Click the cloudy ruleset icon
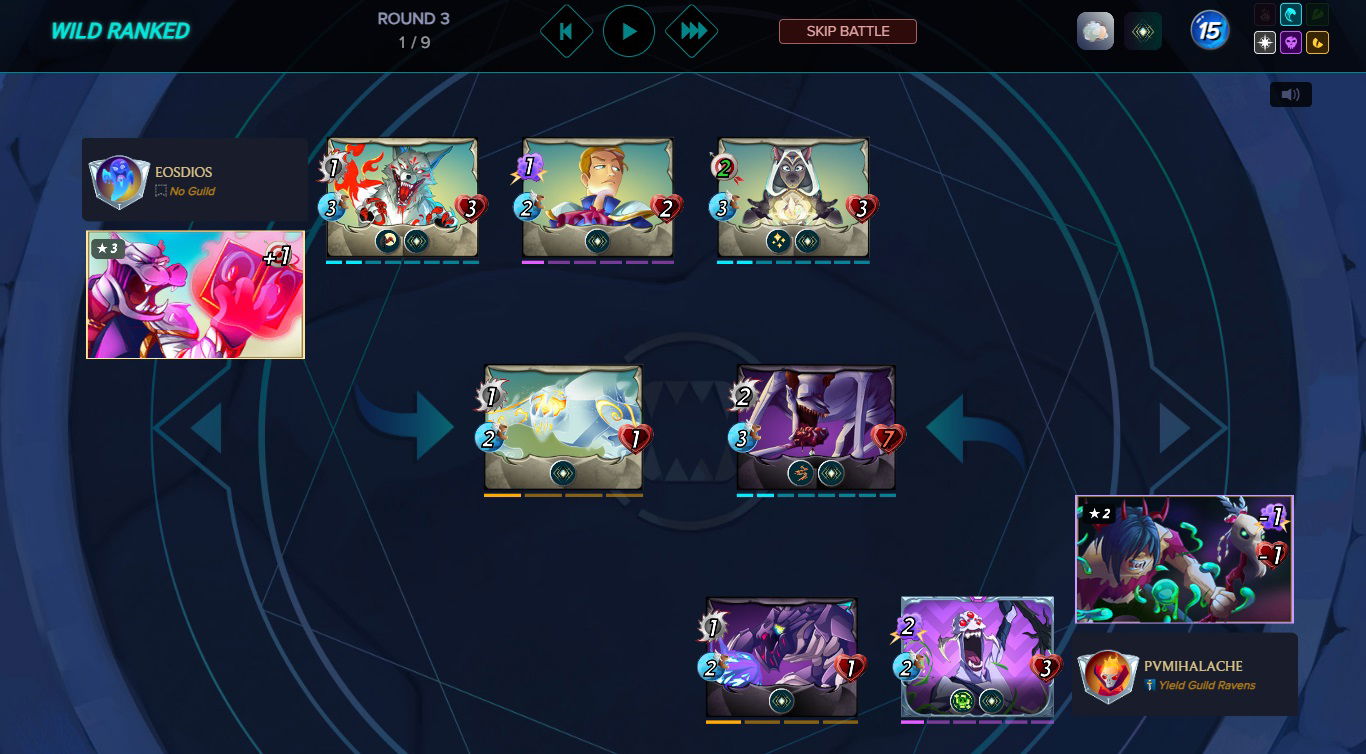 coord(1094,31)
